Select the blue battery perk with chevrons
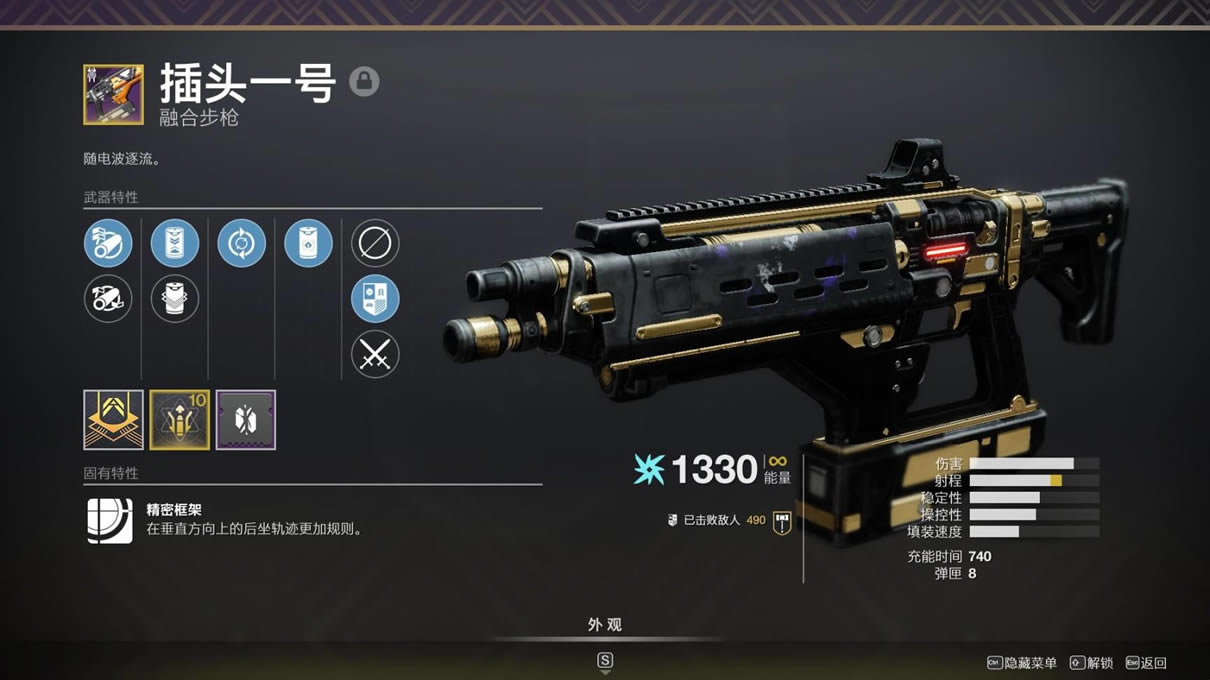The height and width of the screenshot is (680, 1210). pyautogui.click(x=175, y=243)
